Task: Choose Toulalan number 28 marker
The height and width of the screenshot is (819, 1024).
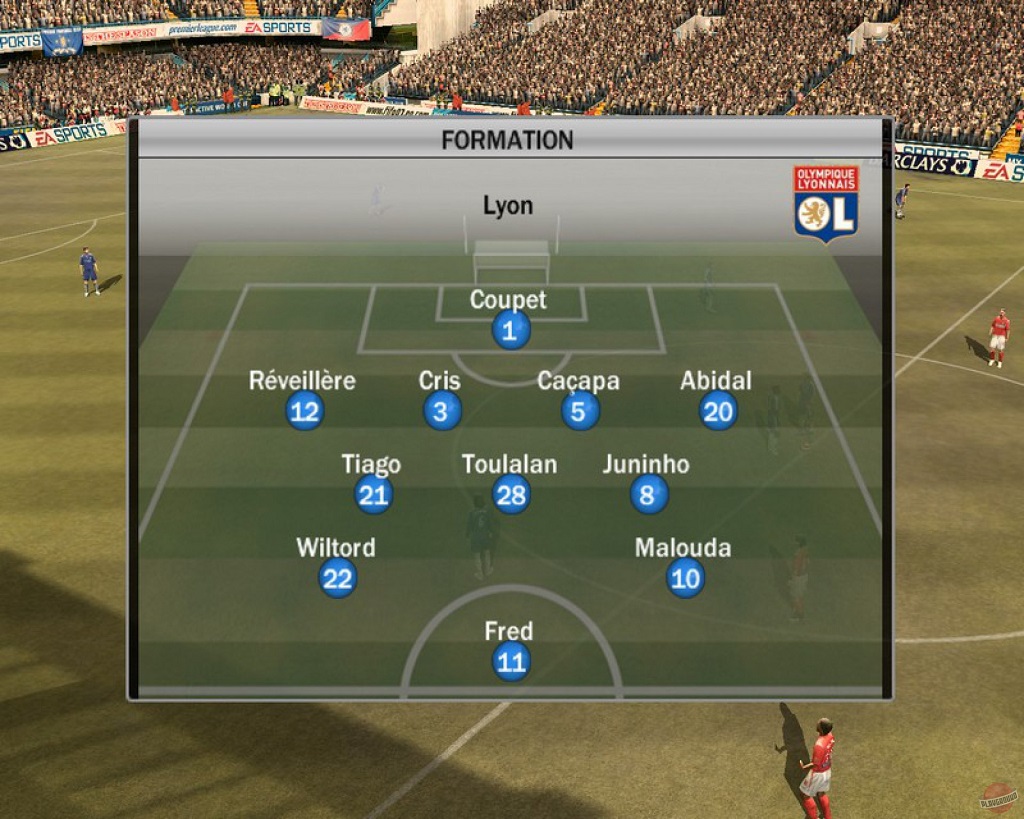Action: coord(511,495)
